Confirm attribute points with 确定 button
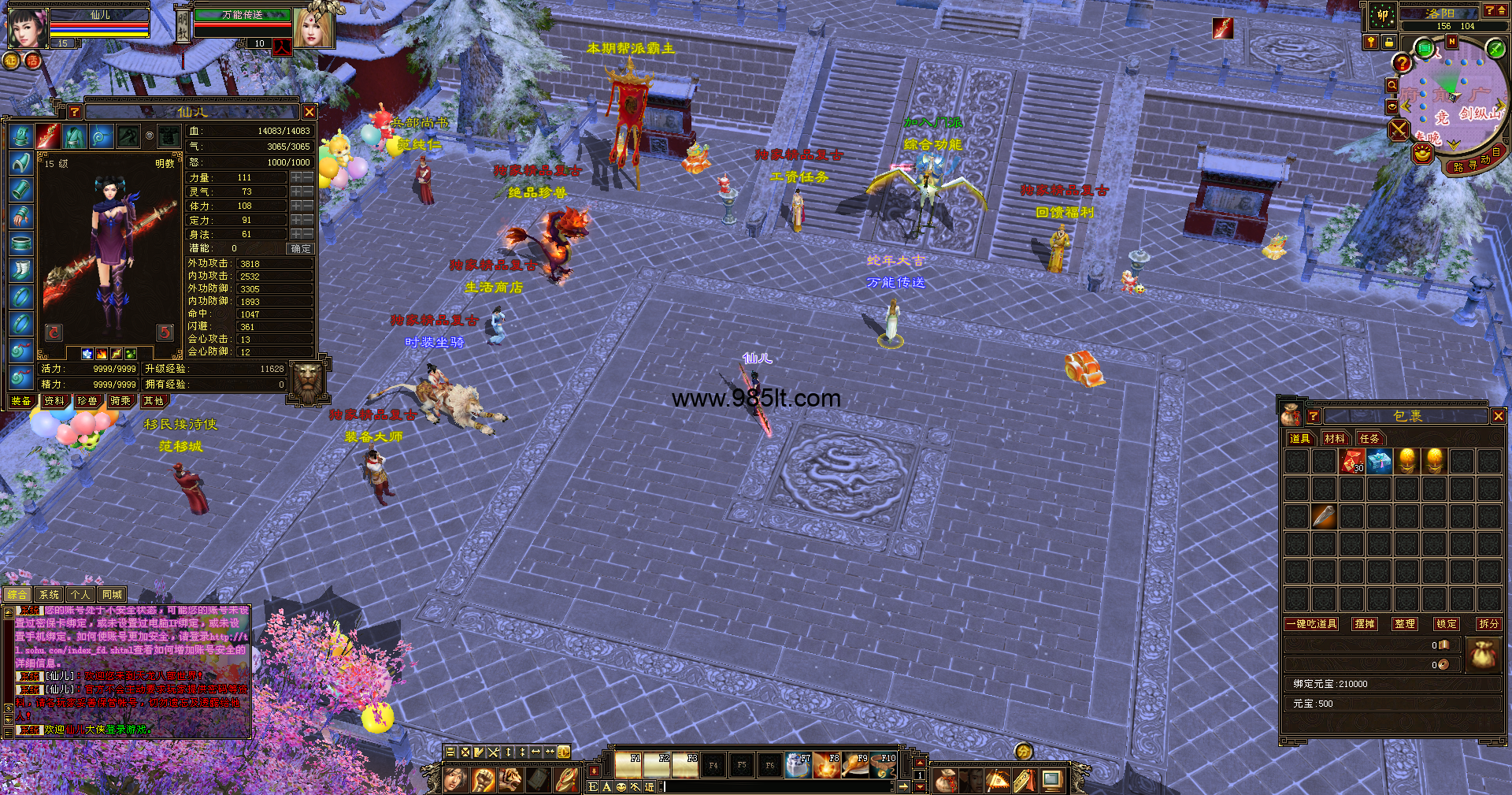Viewport: 1512px width, 795px height. 301,249
